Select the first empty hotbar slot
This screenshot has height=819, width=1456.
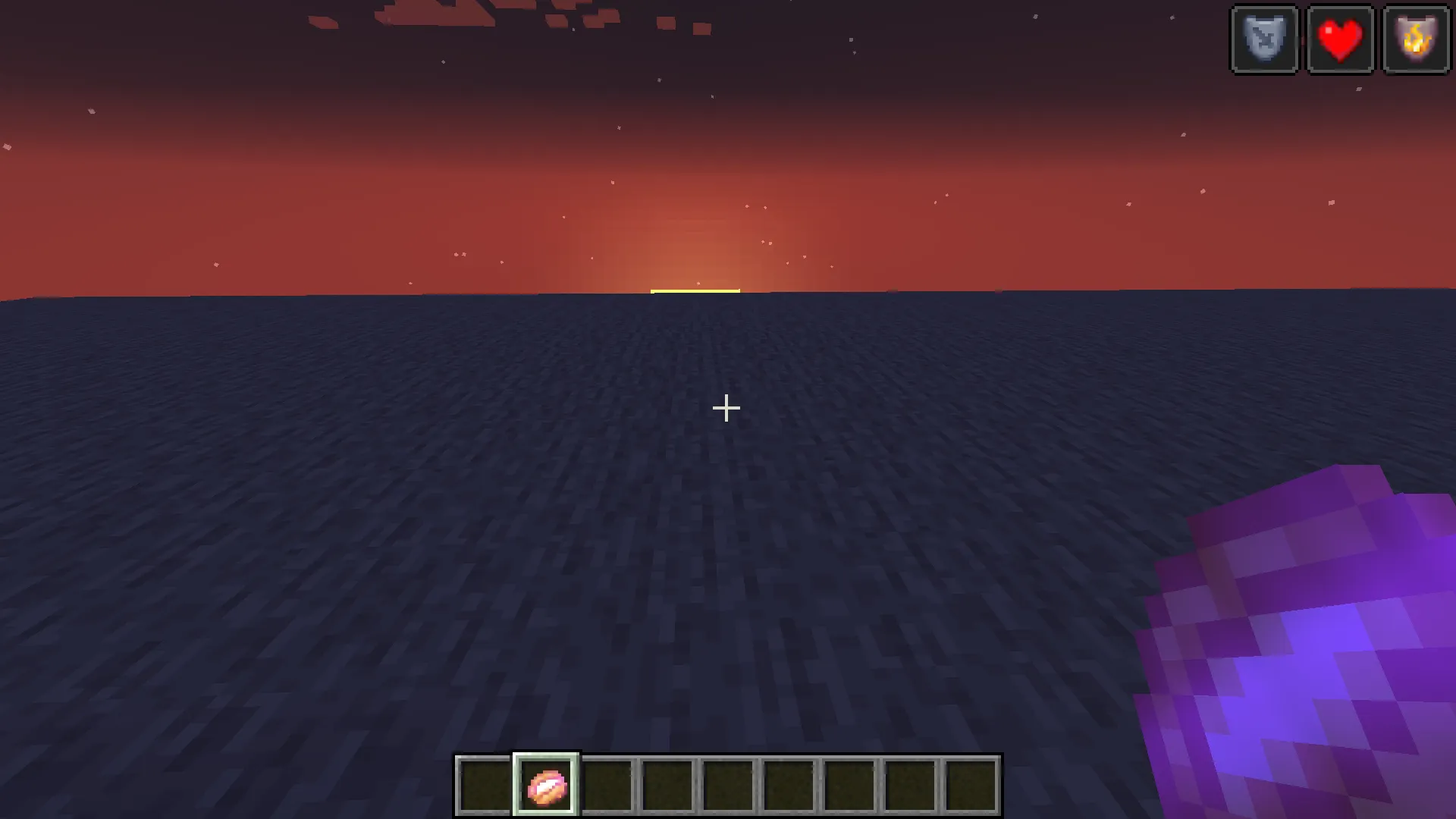click(x=484, y=785)
